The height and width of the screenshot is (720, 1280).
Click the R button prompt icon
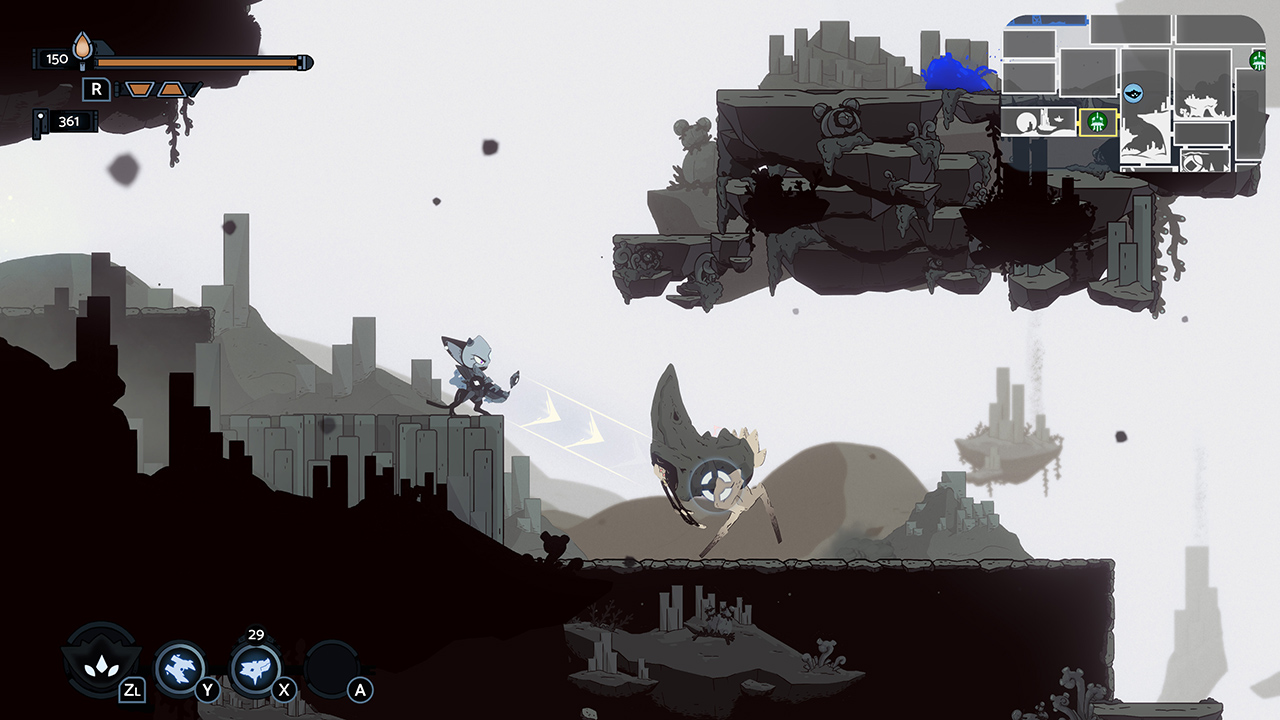97,89
